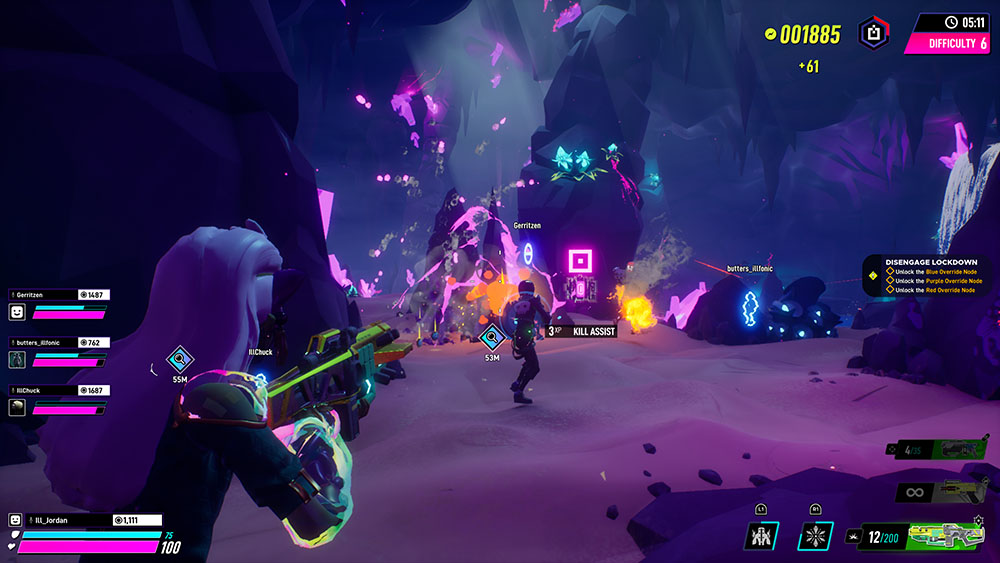1000x563 pixels.
Task: Click the pink square target marker
Action: [x=580, y=262]
